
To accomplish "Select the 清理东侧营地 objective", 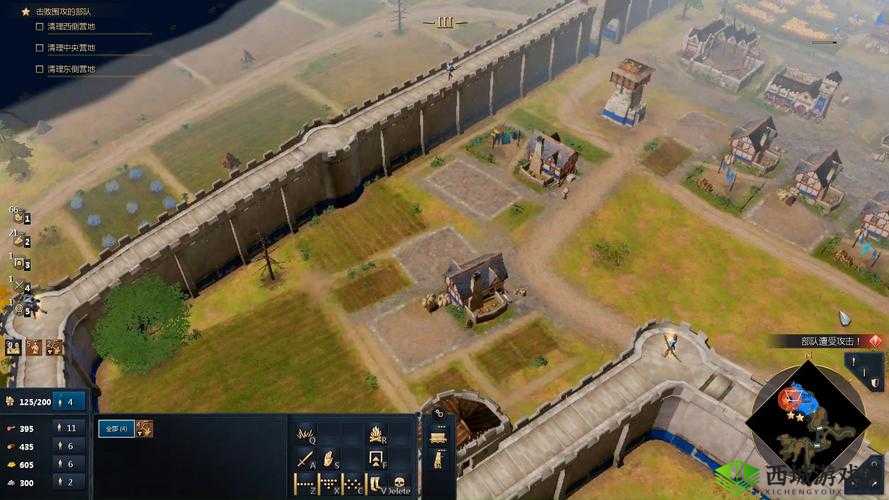I will tap(72, 69).
